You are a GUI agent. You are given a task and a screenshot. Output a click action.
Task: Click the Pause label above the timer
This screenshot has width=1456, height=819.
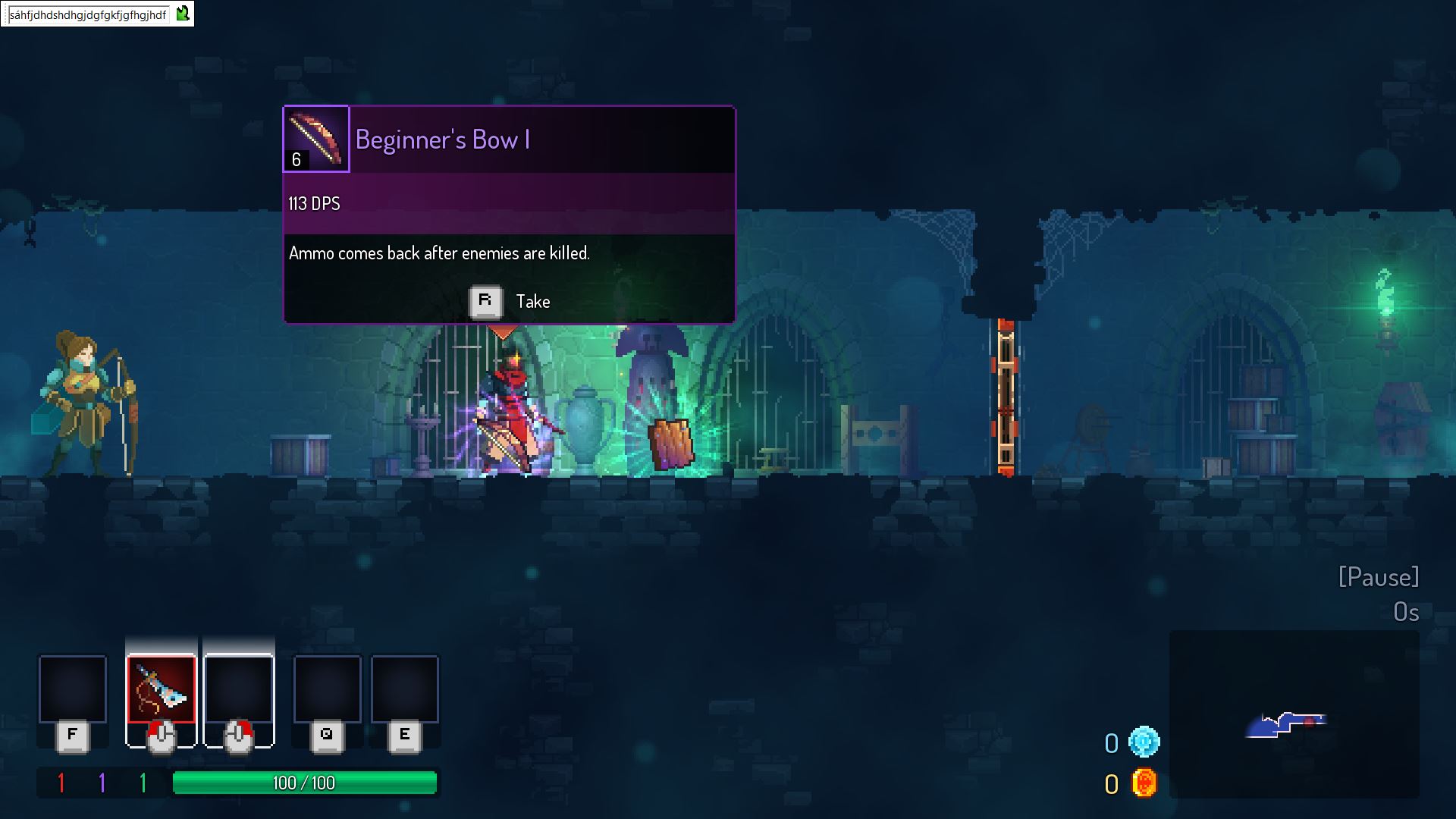tap(1378, 577)
